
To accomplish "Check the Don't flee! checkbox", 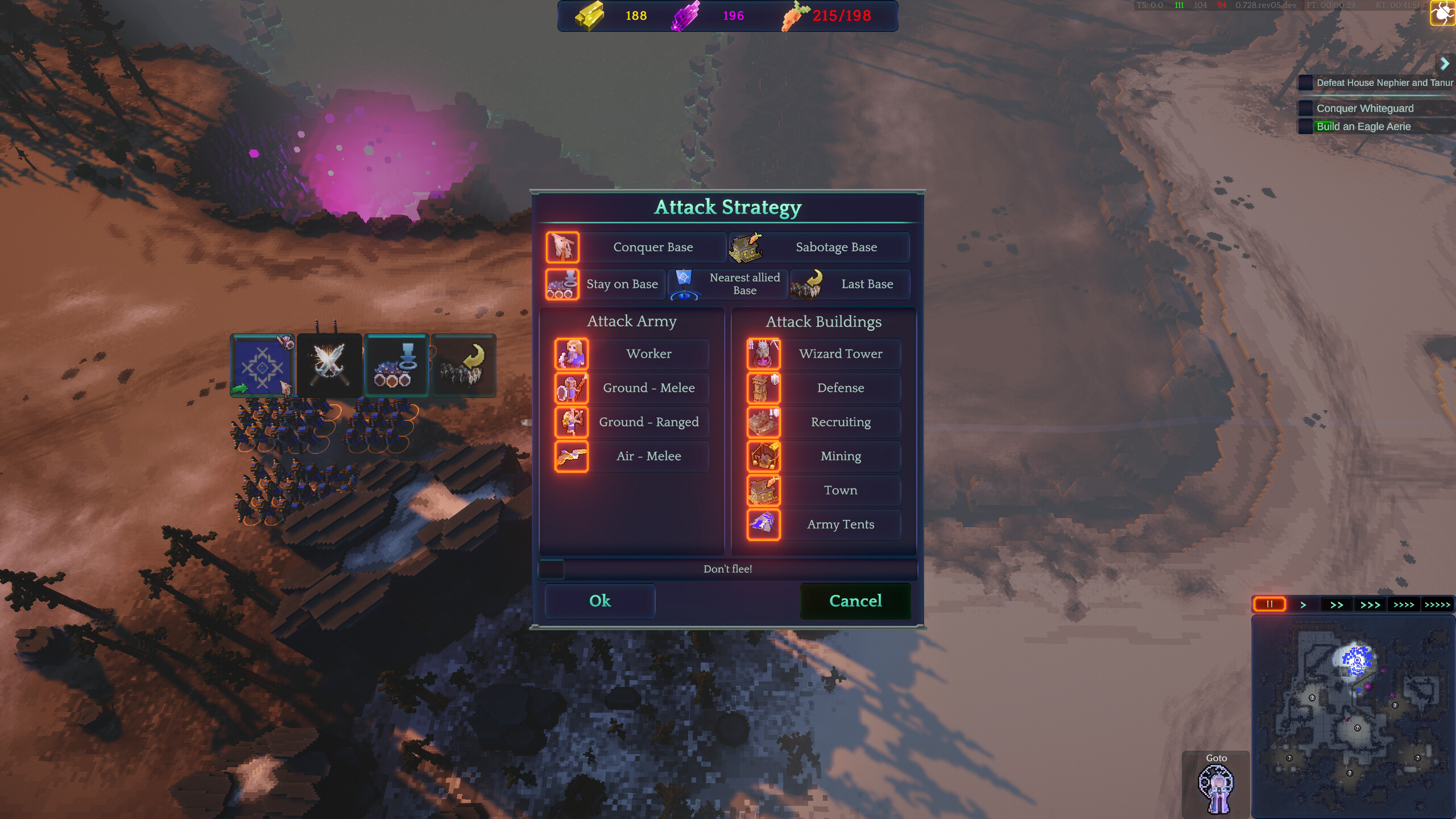I will [x=552, y=568].
